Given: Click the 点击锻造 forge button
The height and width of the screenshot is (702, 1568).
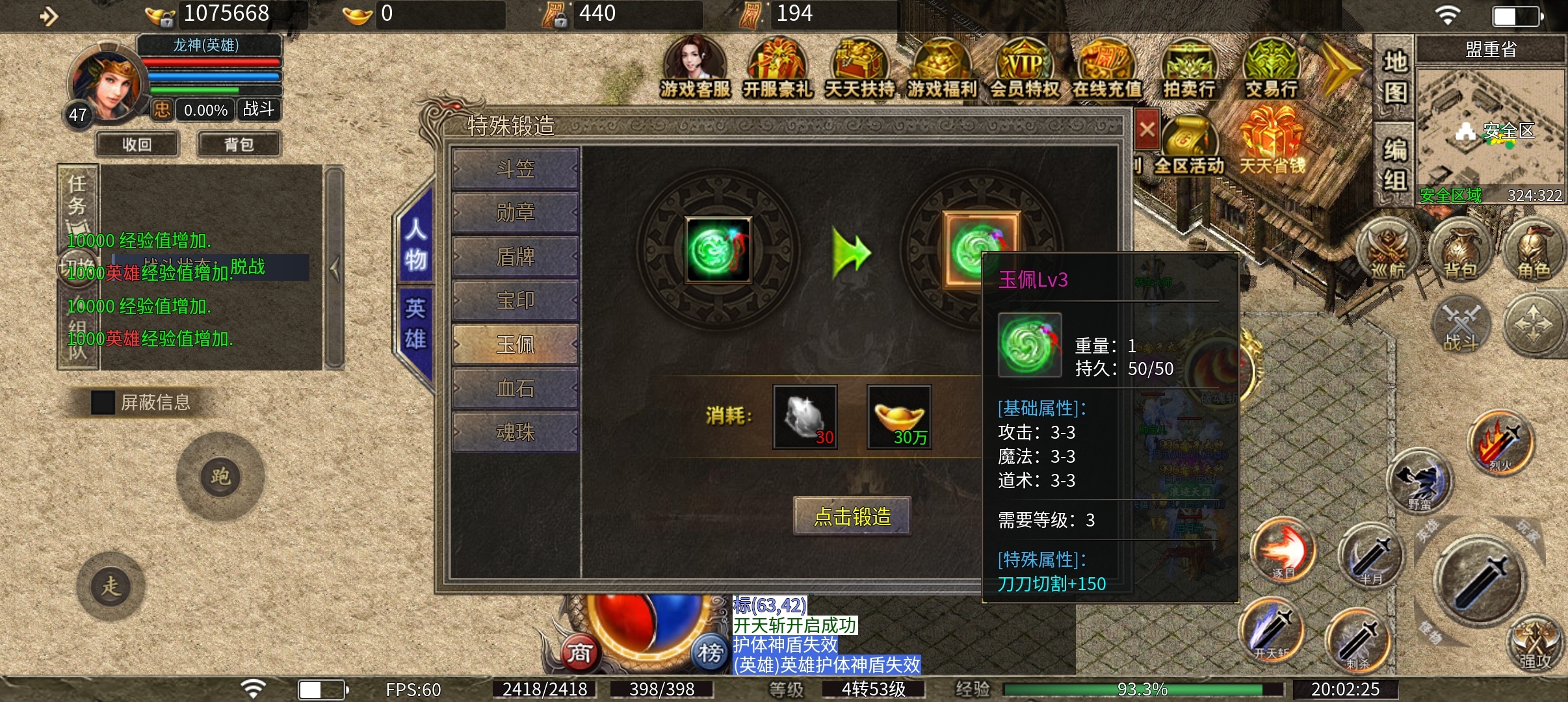Looking at the screenshot, I should tap(852, 517).
